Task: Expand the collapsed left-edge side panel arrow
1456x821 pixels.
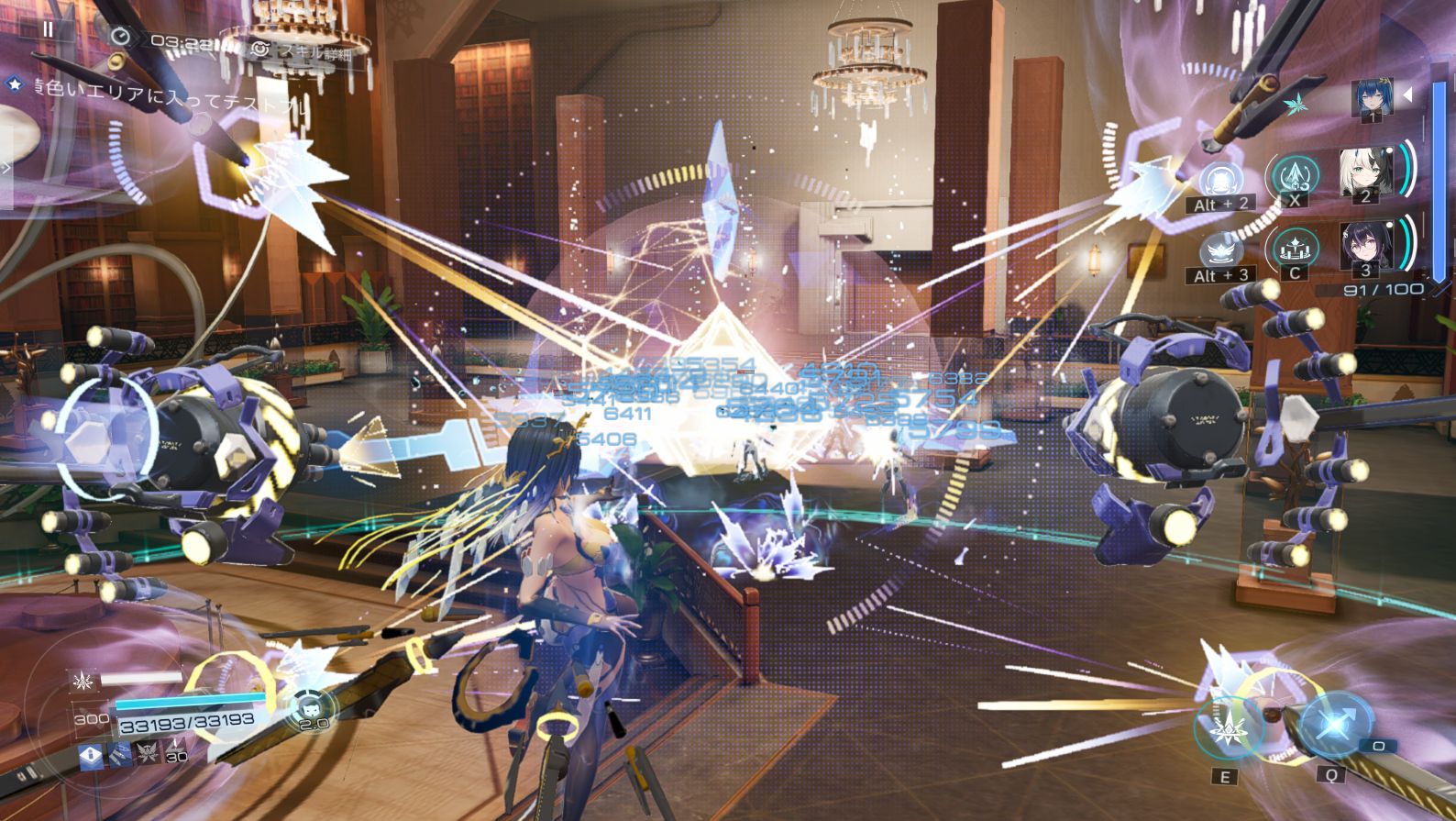Action: (x=6, y=168)
